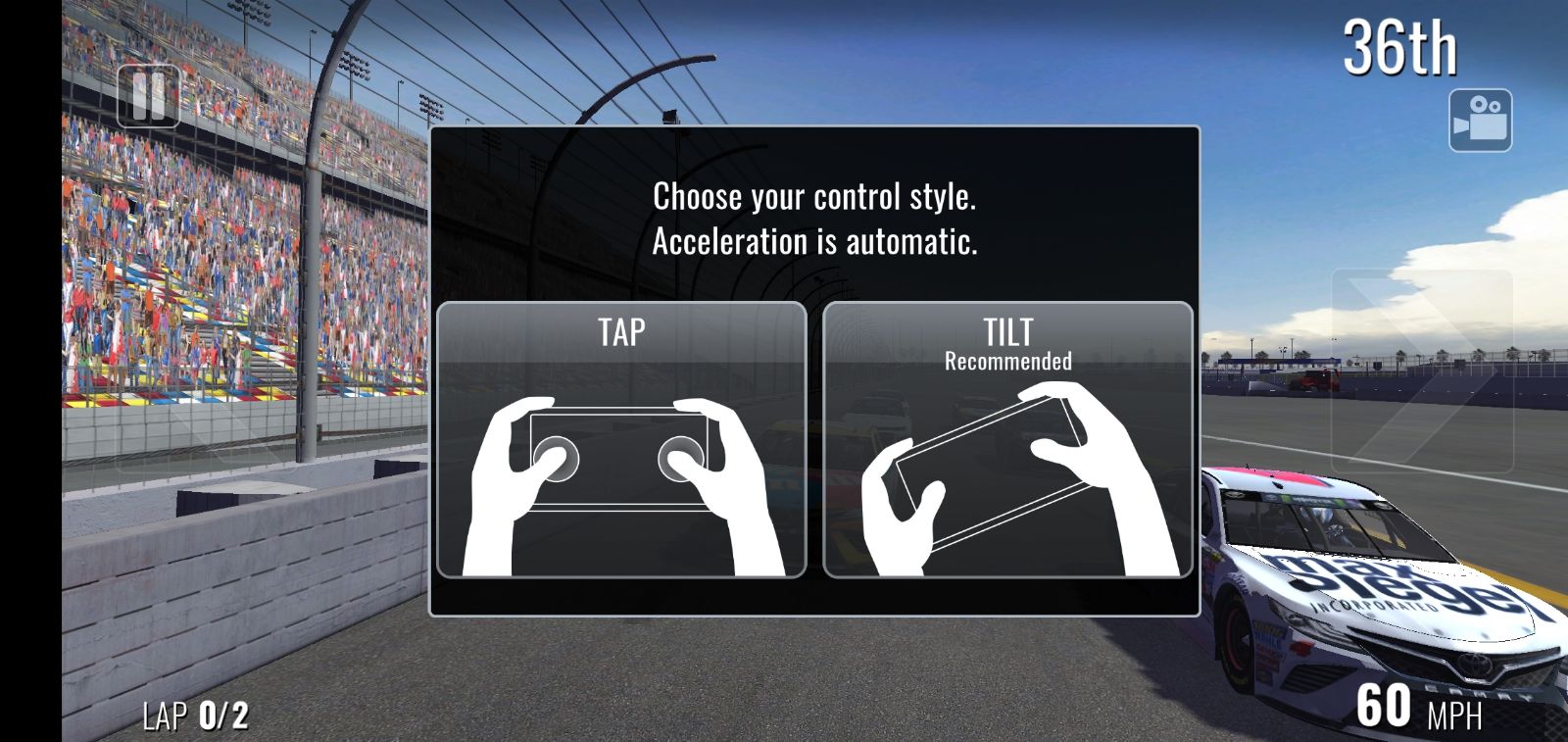Choose the TAP control style
This screenshot has width=1568, height=742.
(621, 439)
